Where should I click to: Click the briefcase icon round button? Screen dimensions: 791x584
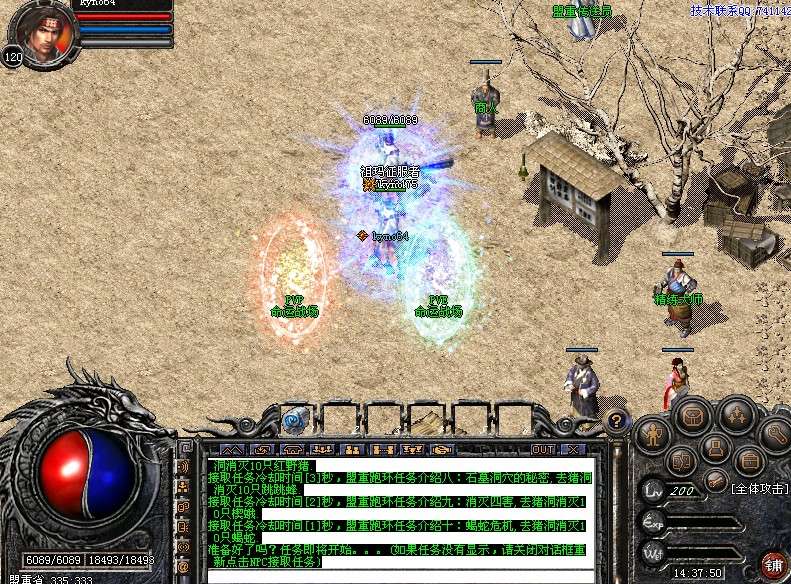coord(748,461)
